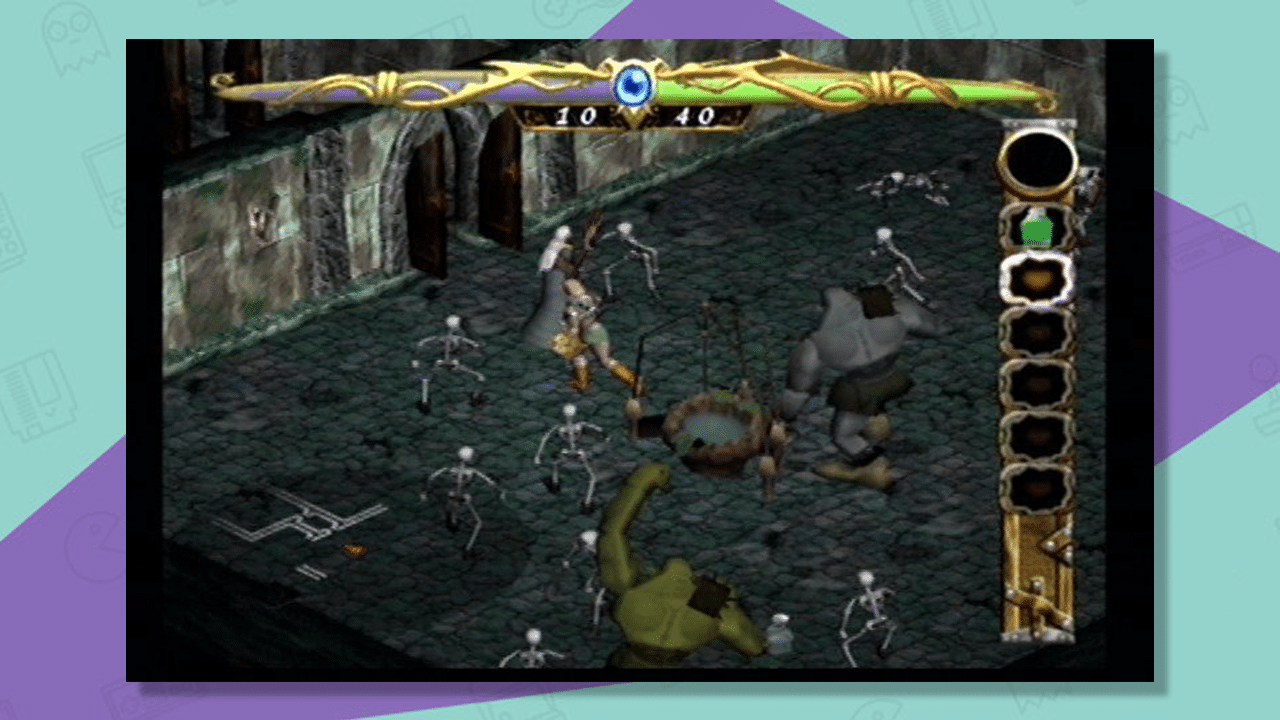Click the blue gem at the health bar's center
The height and width of the screenshot is (720, 1280).
pyautogui.click(x=632, y=85)
